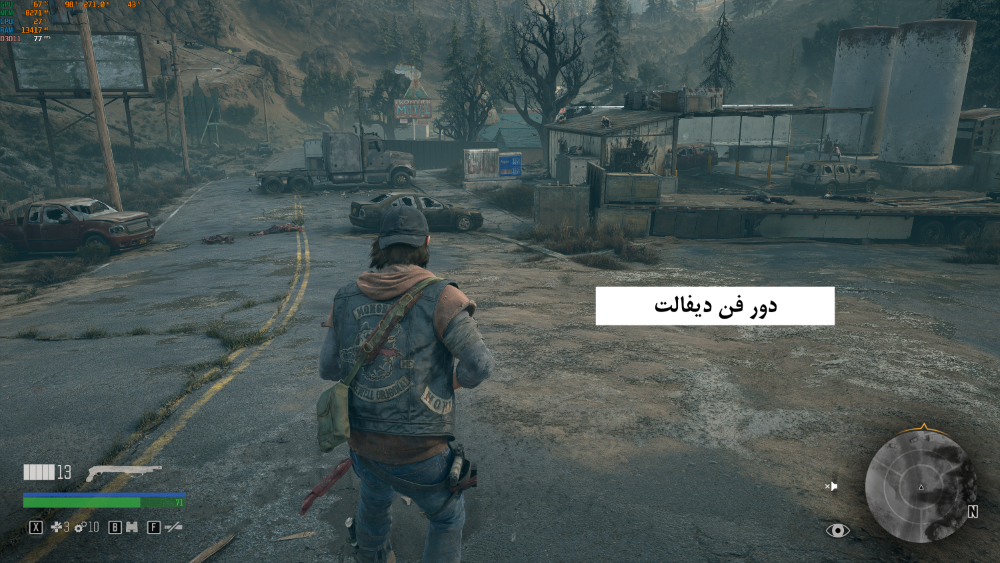The width and height of the screenshot is (1000, 563).
Task: Select the binoculars icon
Action: click(131, 527)
